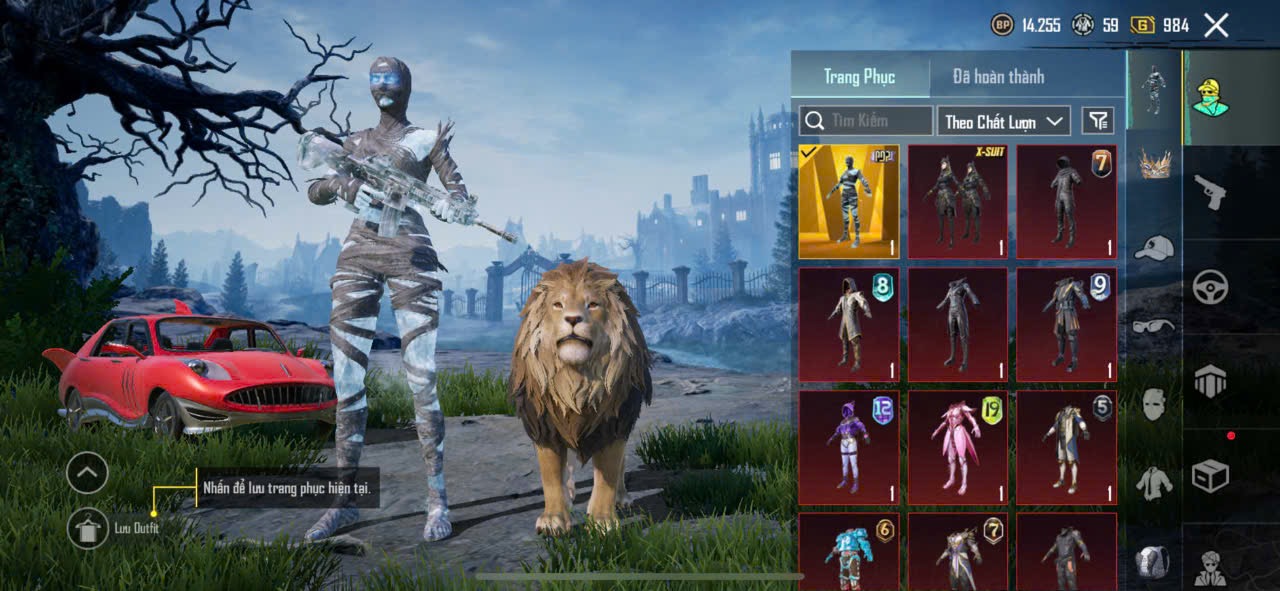This screenshot has height=591, width=1280.
Task: Select the white hooded level 8 outfit
Action: point(849,324)
